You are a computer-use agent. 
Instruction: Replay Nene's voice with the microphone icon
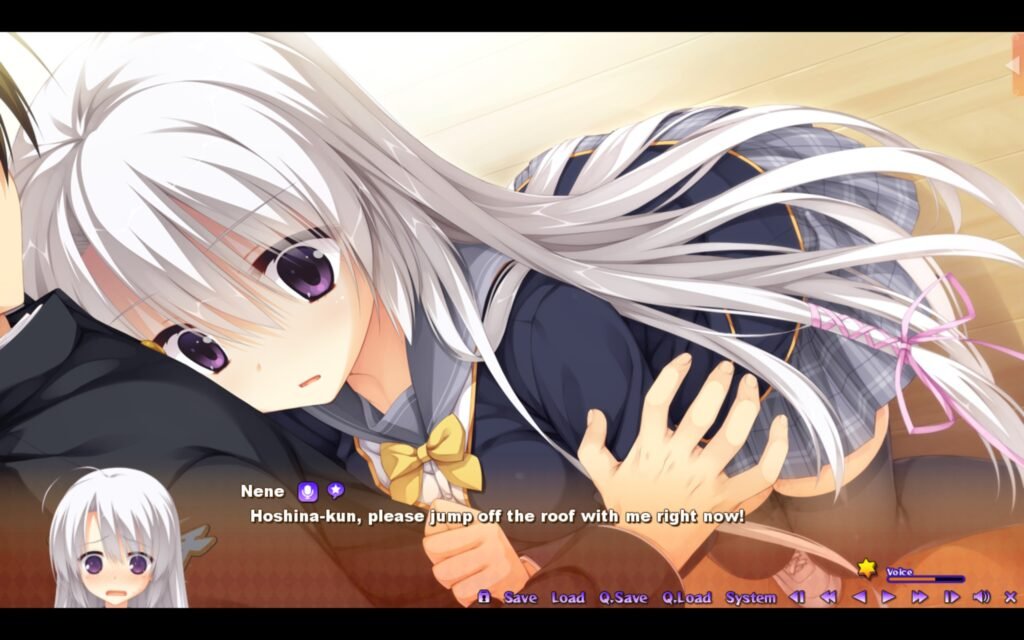click(x=307, y=491)
